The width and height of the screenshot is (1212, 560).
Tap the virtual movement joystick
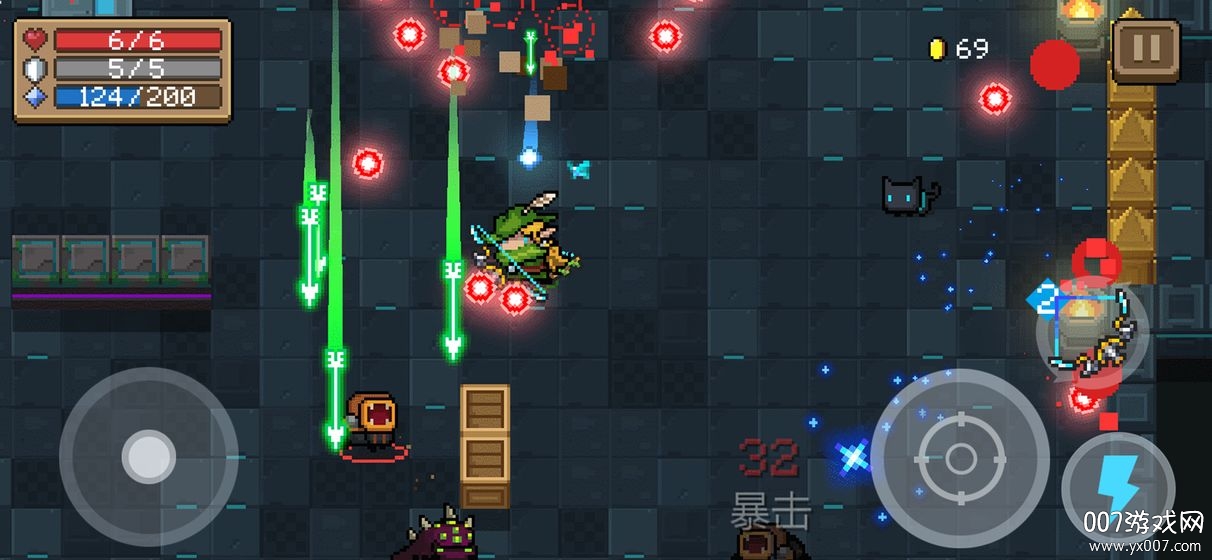pos(148,457)
